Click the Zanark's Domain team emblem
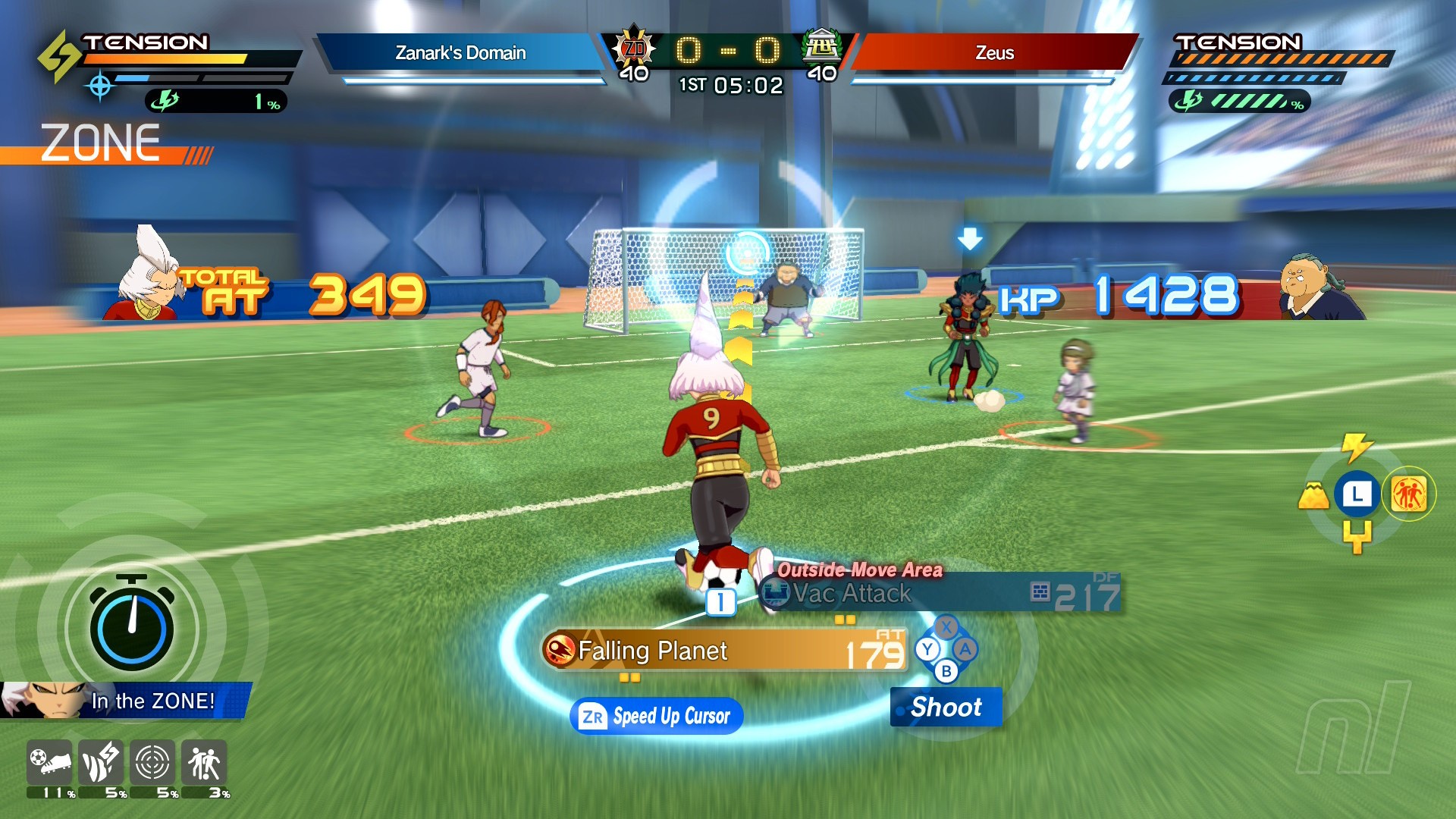1456x819 pixels. tap(633, 49)
